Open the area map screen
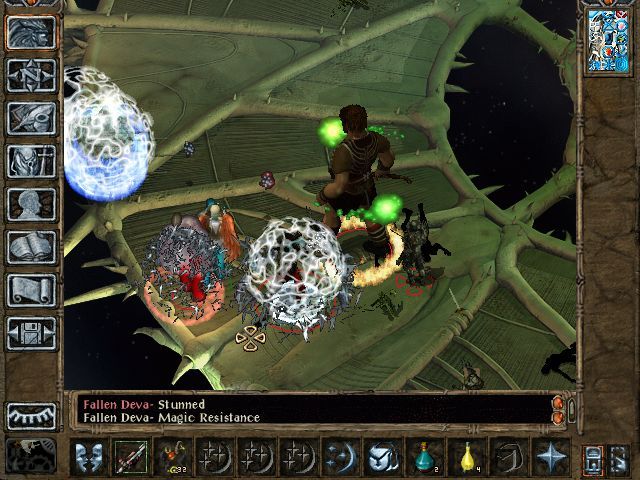Image resolution: width=640 pixels, height=480 pixels. pyautogui.click(x=31, y=75)
